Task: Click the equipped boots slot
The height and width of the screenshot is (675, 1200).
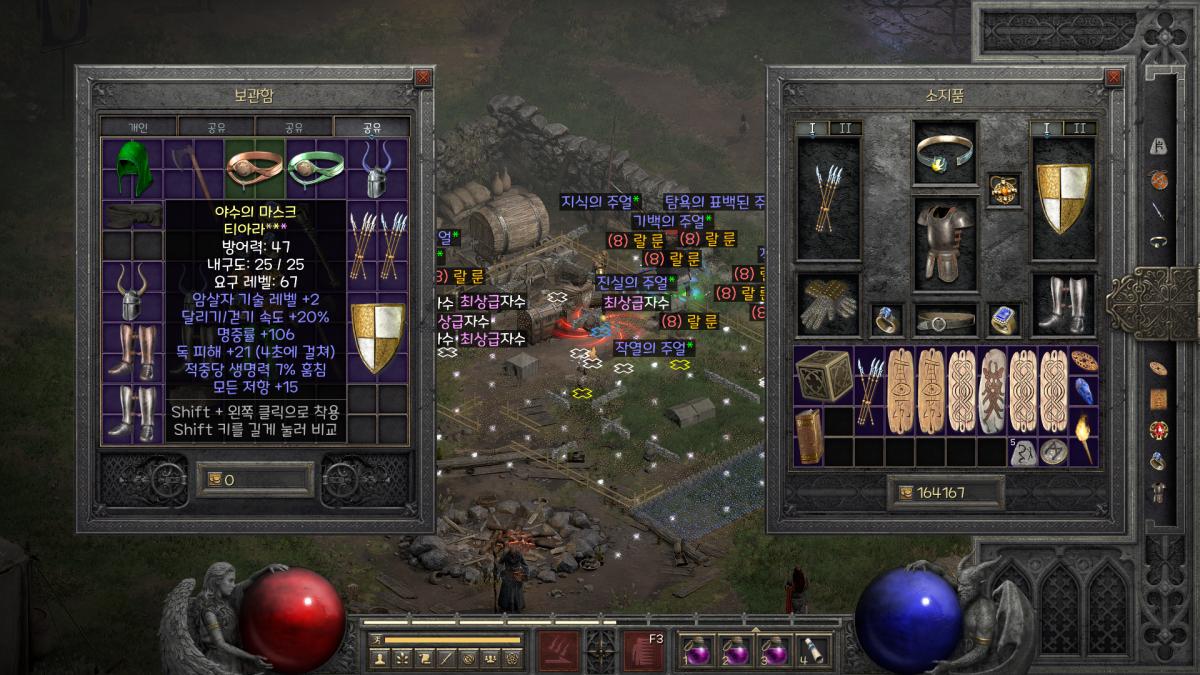Action: (x=1063, y=306)
